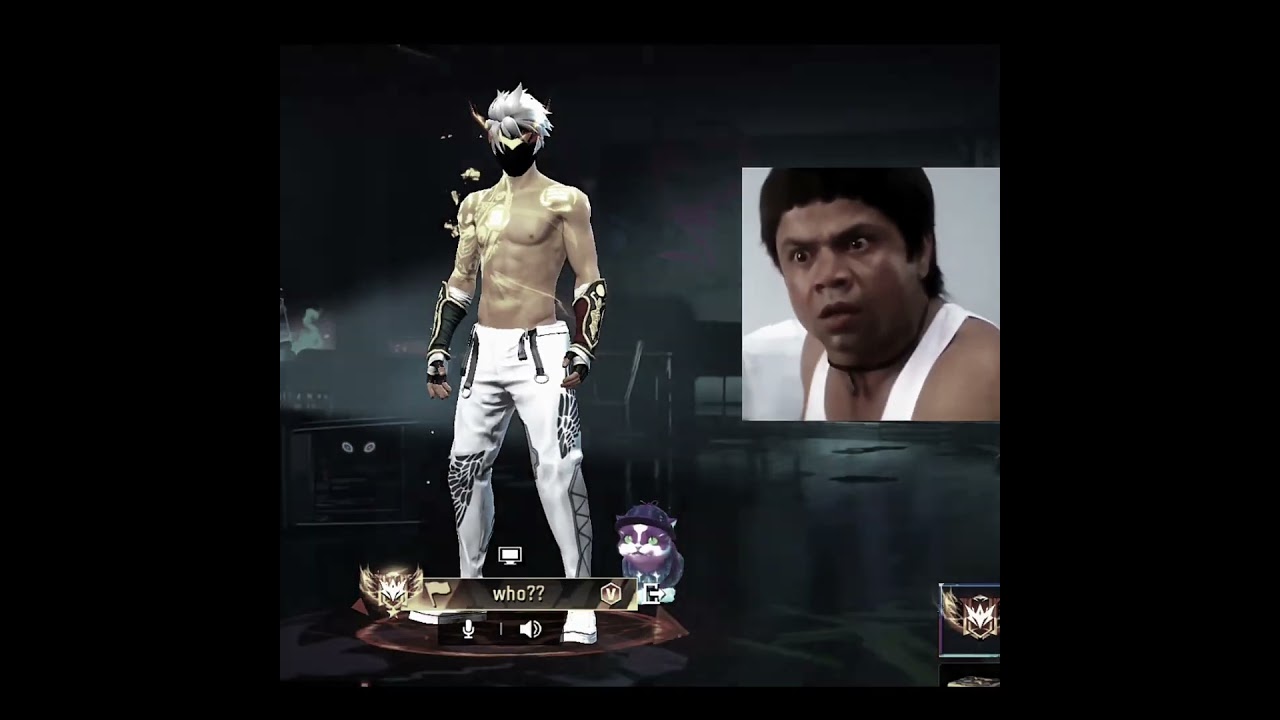The image size is (1280, 720).
Task: Open the rank emblem thumbnail at screen edge
Action: coord(970,618)
